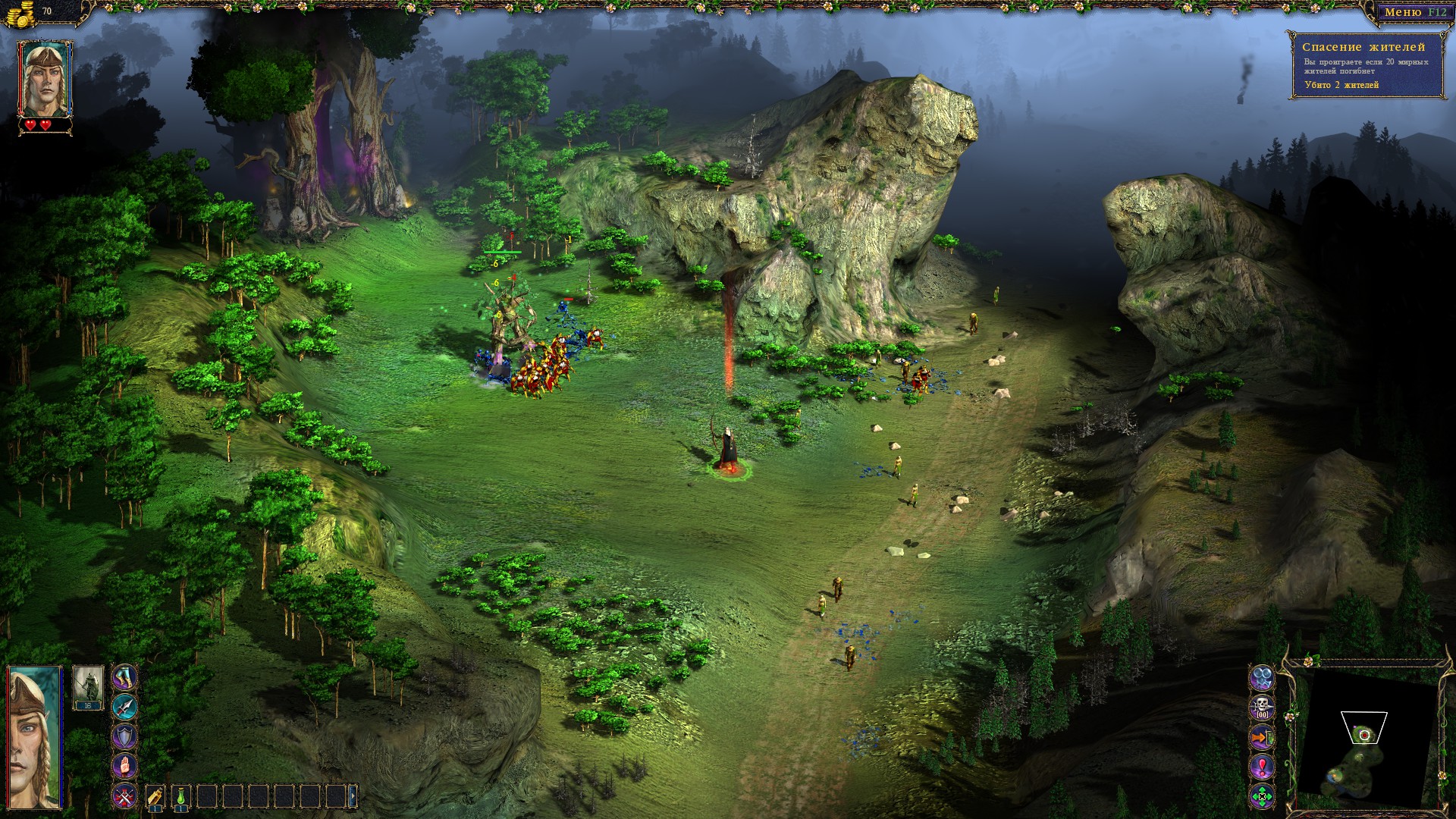Open the game menu via Меню F12
Viewport: 1456px width, 819px height.
[x=1417, y=11]
